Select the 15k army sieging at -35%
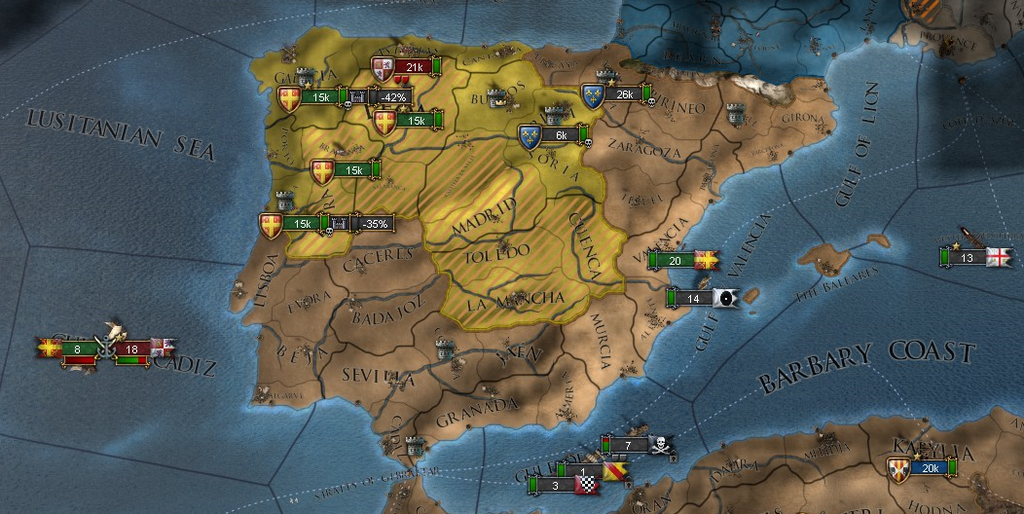The height and width of the screenshot is (514, 1024). [x=303, y=224]
